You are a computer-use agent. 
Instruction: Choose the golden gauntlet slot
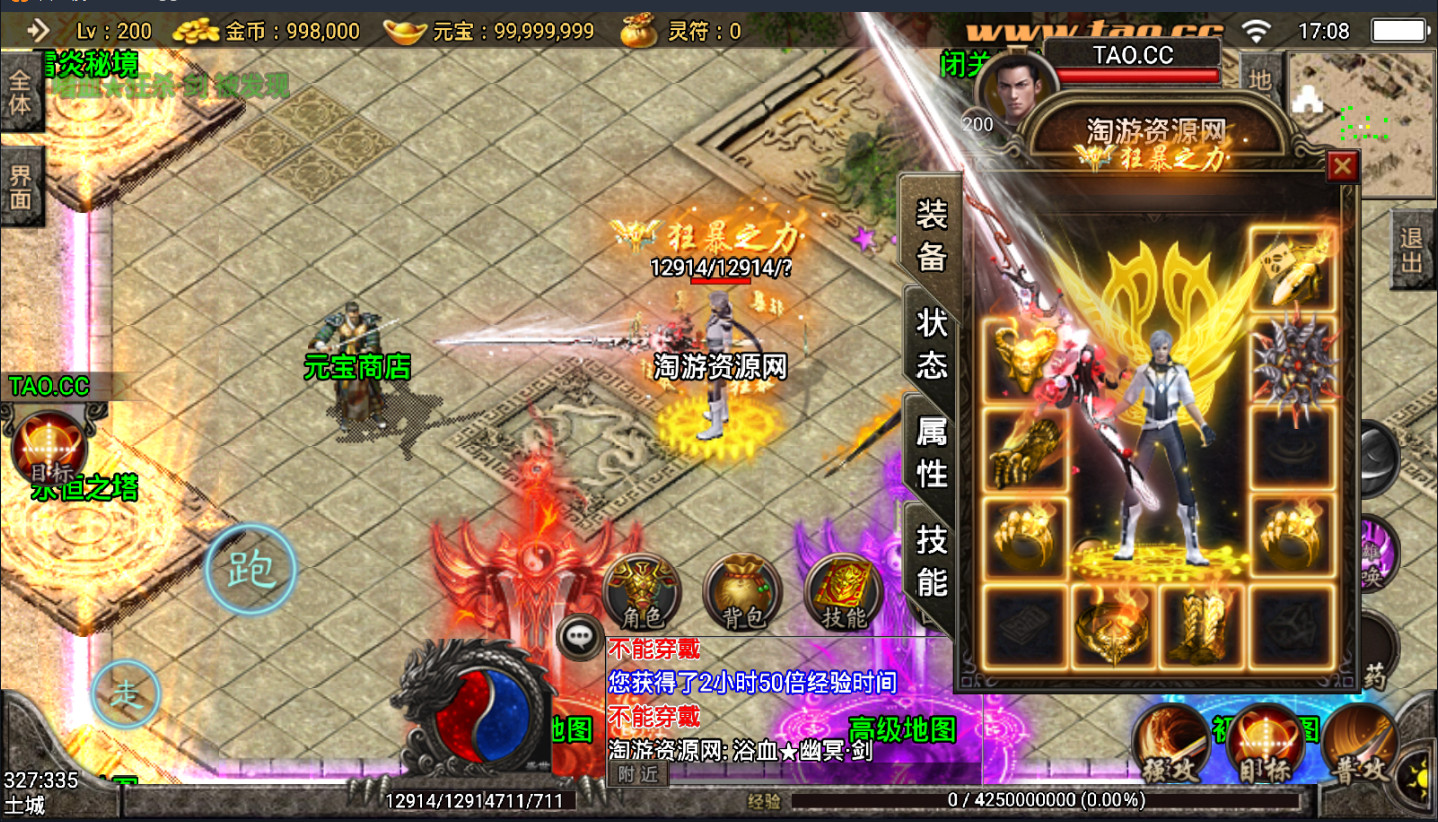pos(1025,450)
